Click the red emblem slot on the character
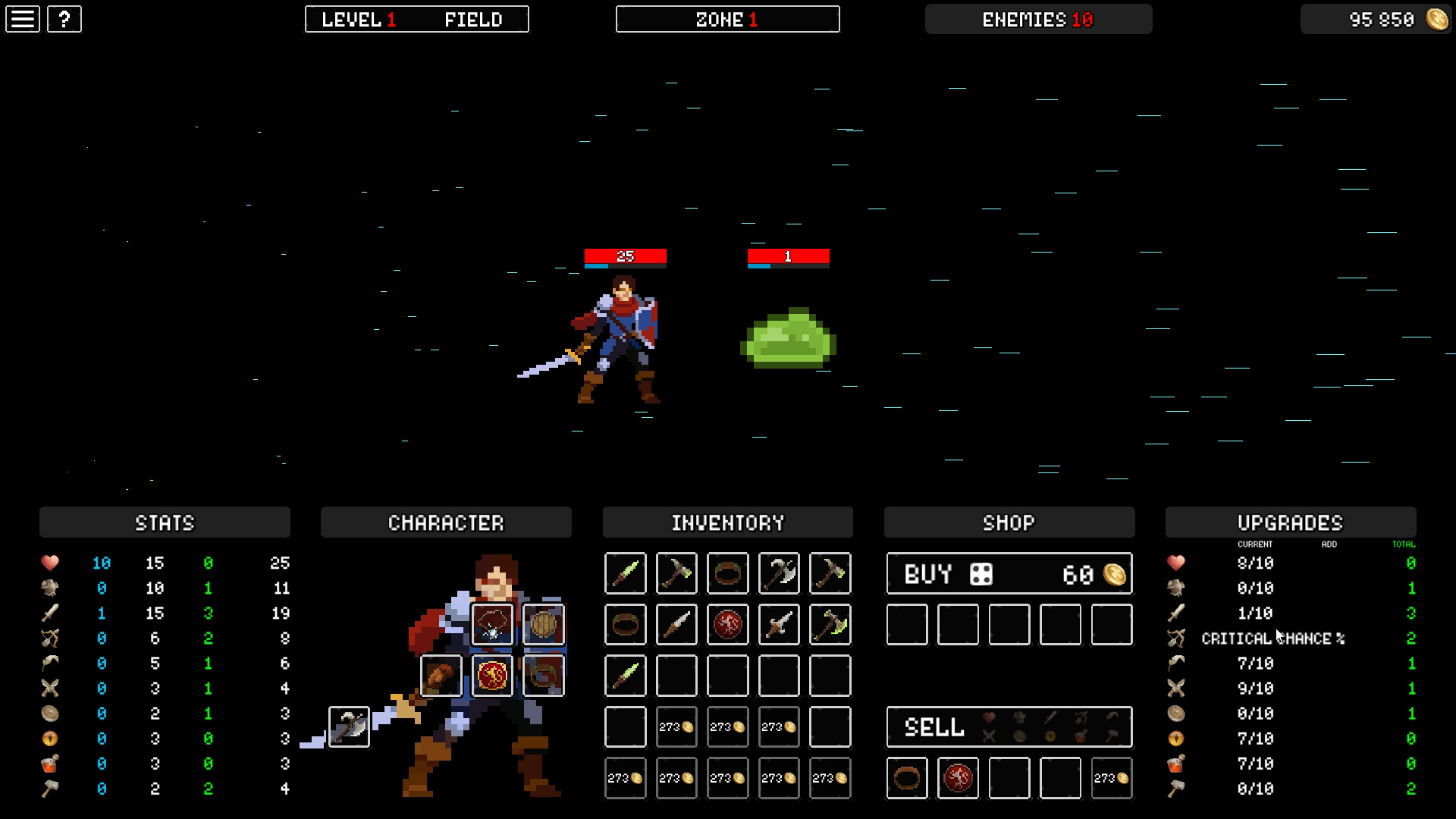 491,674
